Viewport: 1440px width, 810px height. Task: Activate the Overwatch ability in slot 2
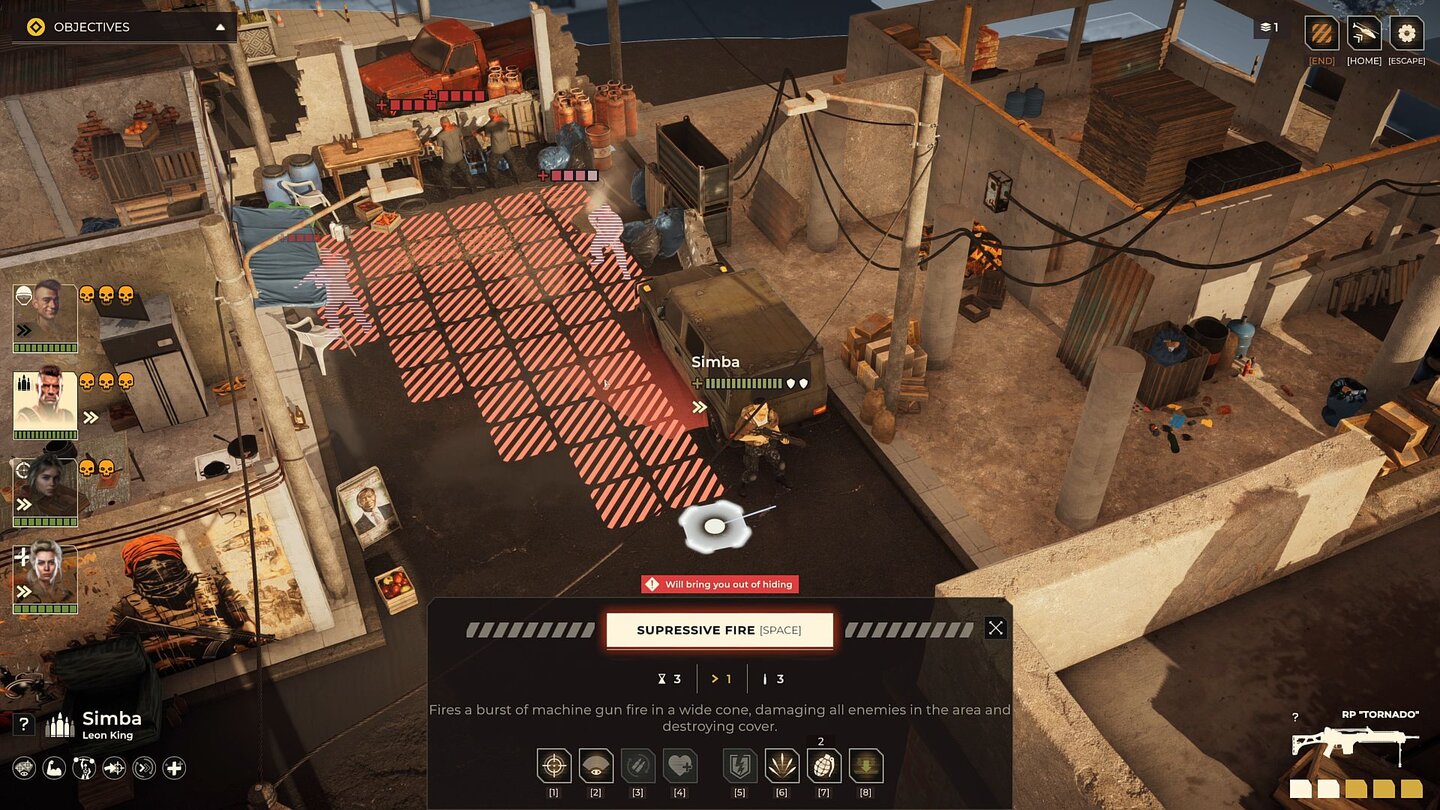tap(596, 767)
